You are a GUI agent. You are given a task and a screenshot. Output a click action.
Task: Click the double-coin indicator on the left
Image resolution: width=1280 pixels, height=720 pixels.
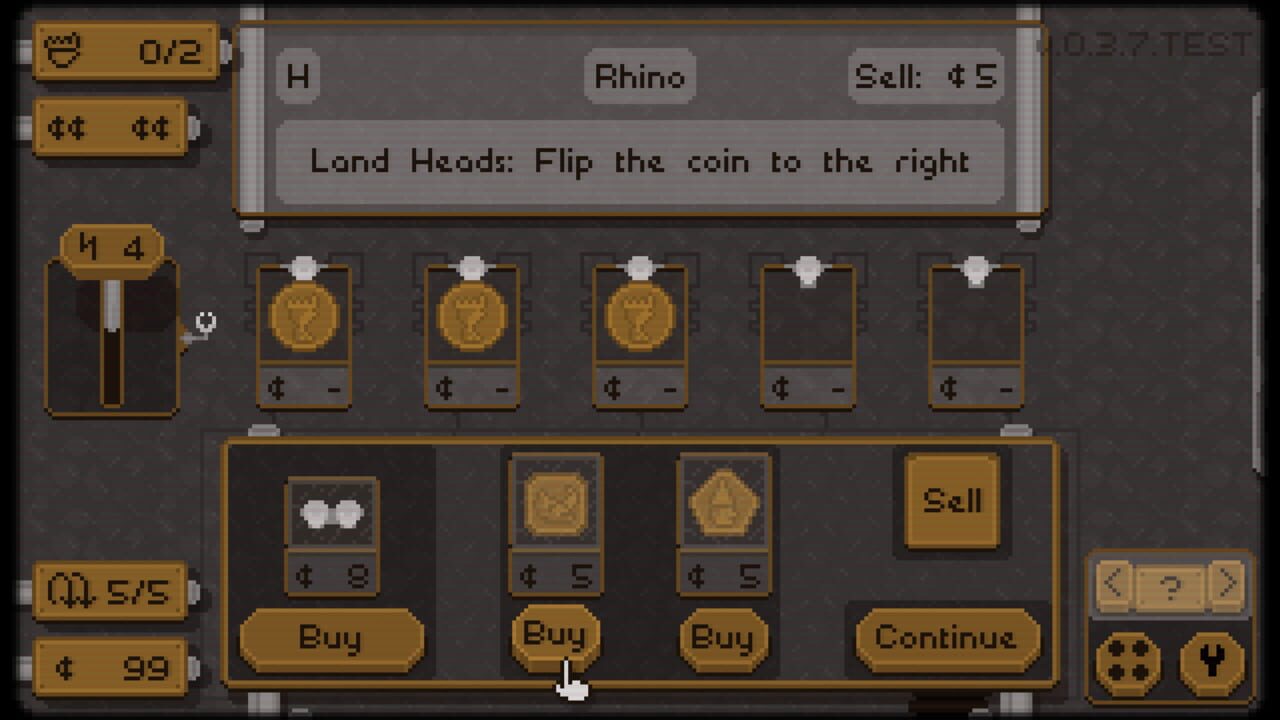110,127
